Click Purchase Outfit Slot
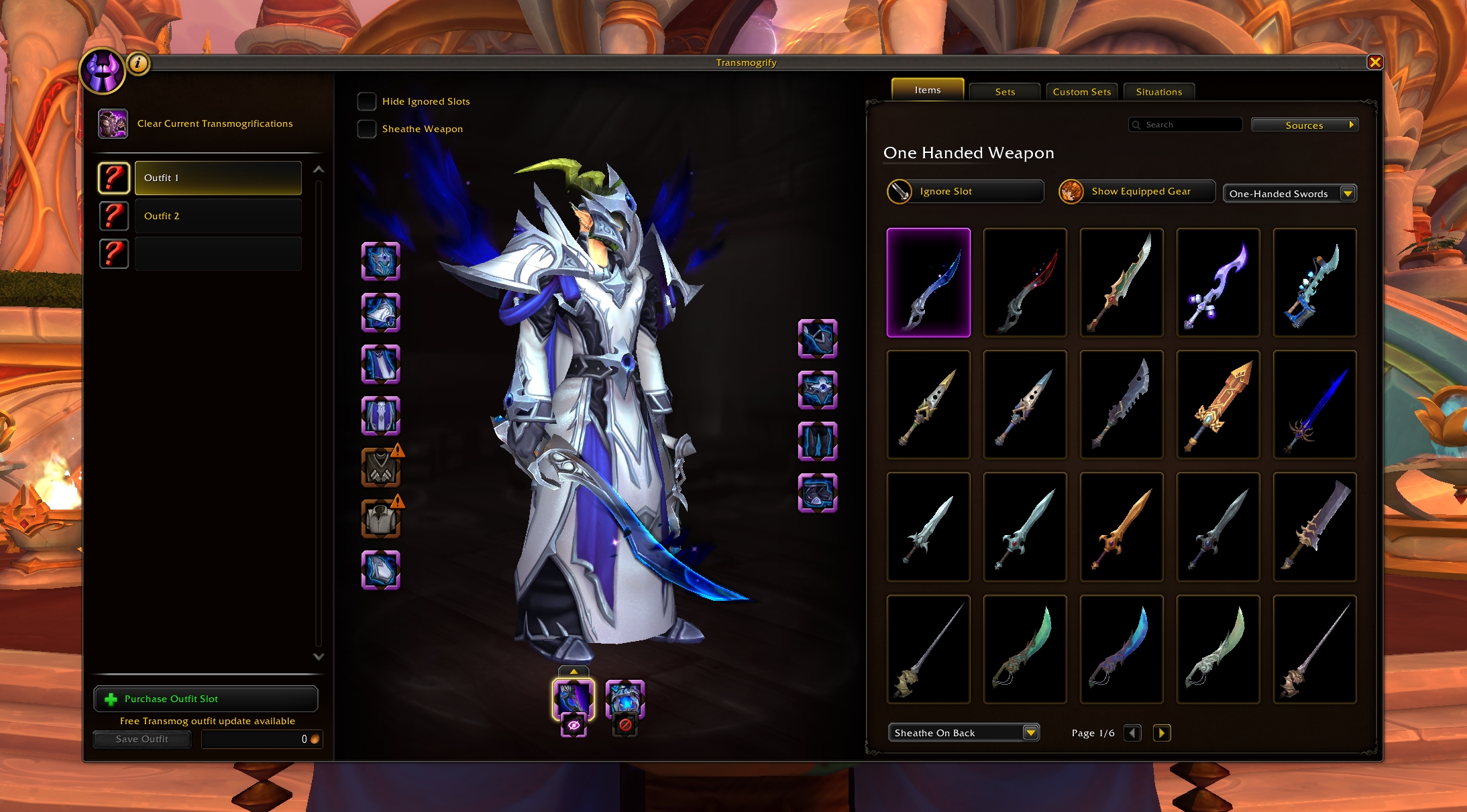The width and height of the screenshot is (1467, 812). tap(205, 699)
